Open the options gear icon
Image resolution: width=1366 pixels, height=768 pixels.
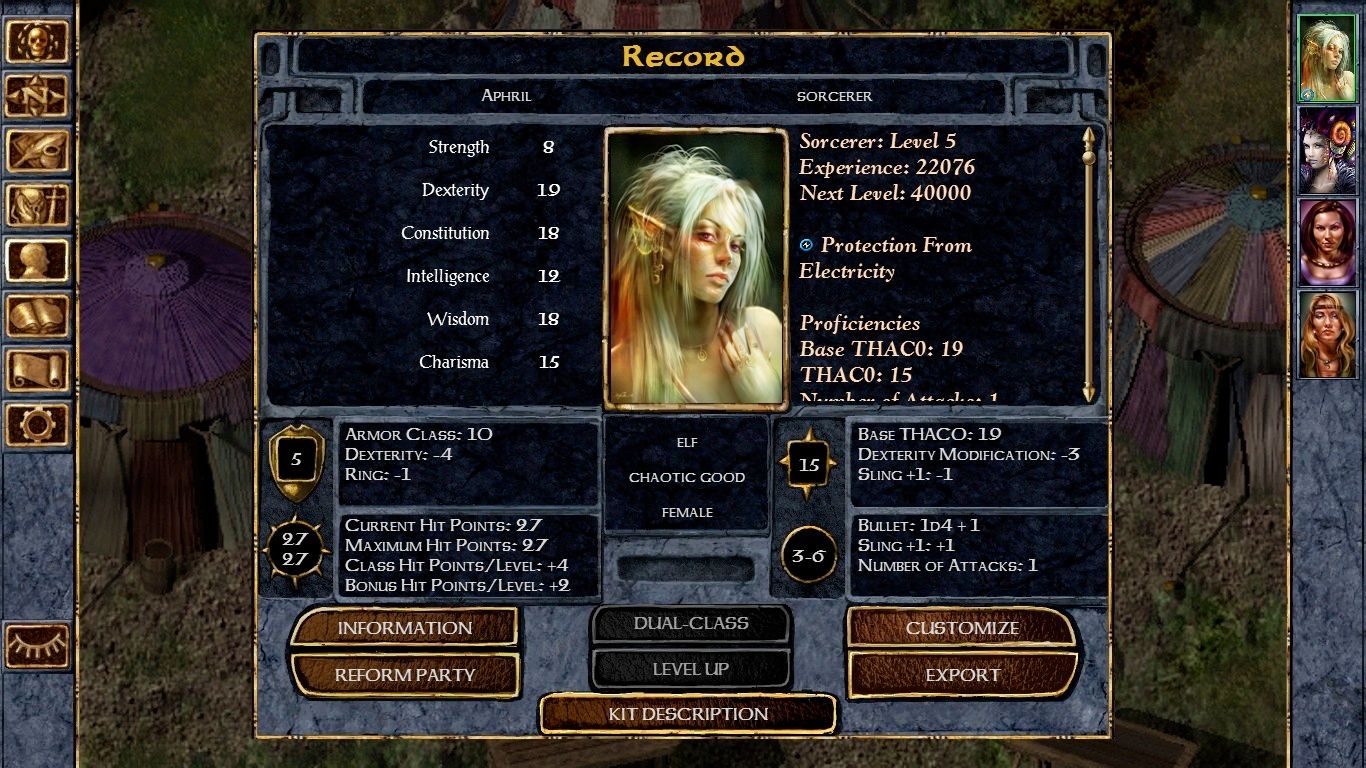tap(38, 424)
